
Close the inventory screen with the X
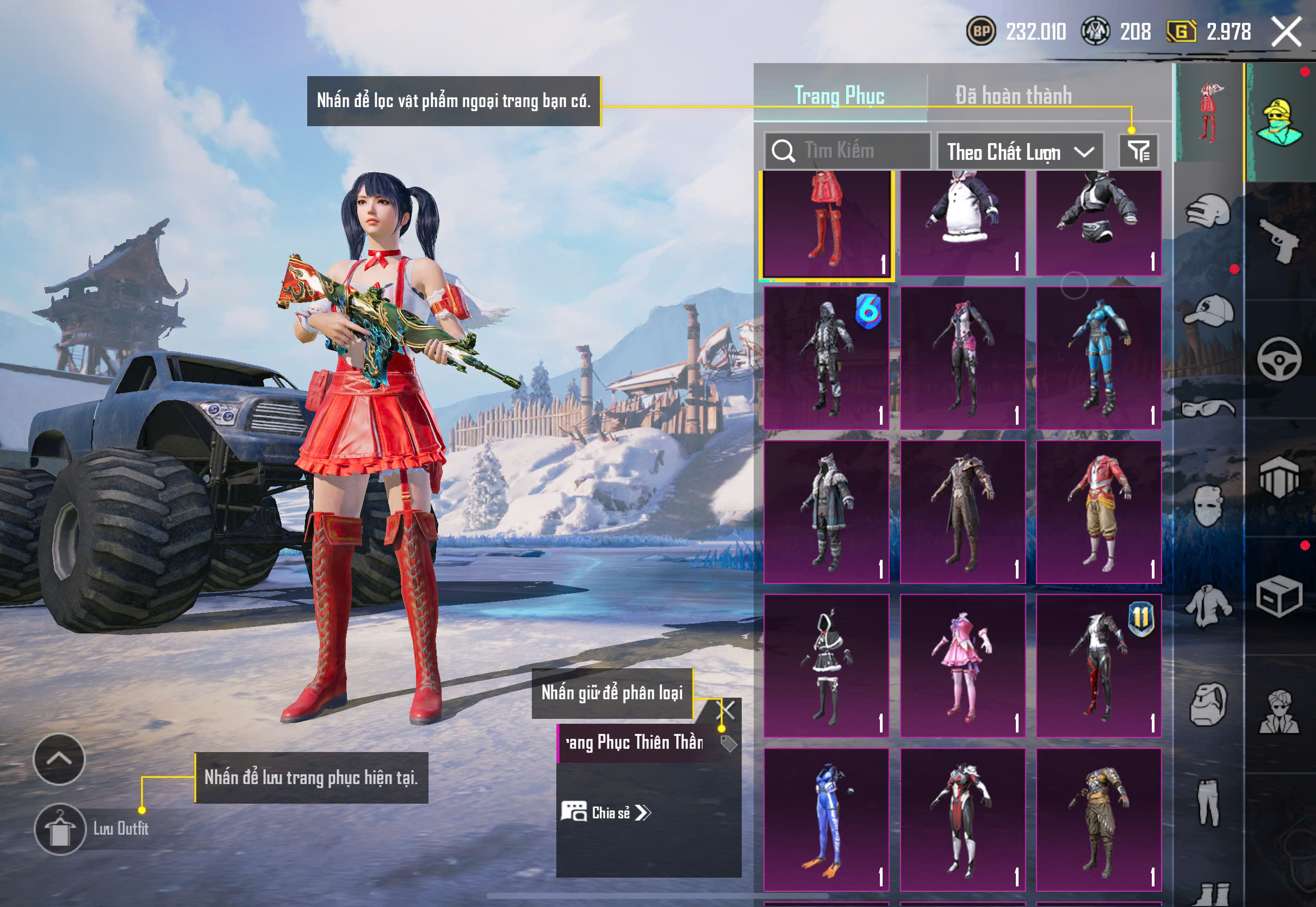click(x=1286, y=31)
